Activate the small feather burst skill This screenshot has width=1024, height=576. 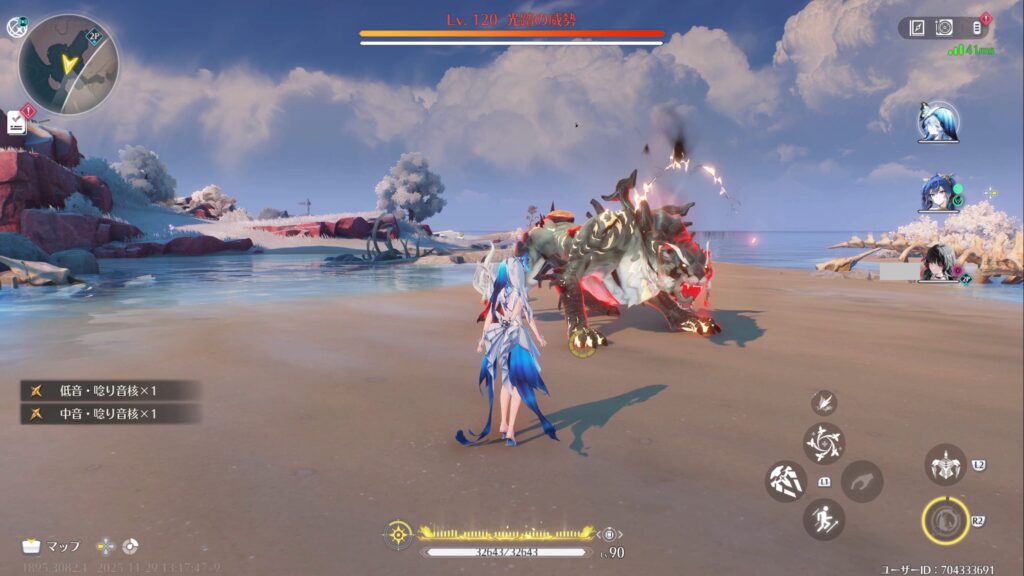point(824,402)
